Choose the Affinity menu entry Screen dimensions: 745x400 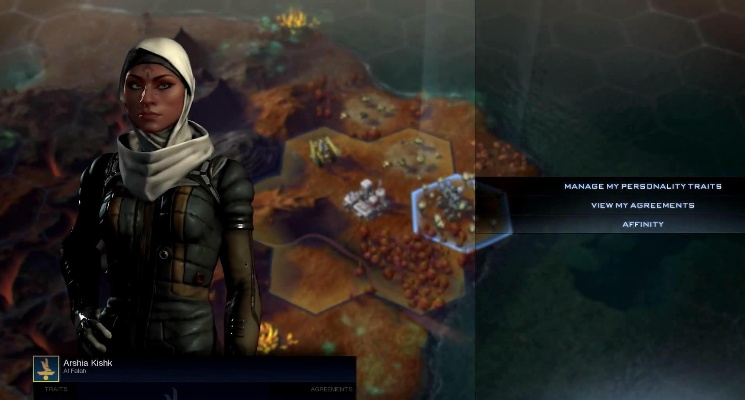(642, 224)
